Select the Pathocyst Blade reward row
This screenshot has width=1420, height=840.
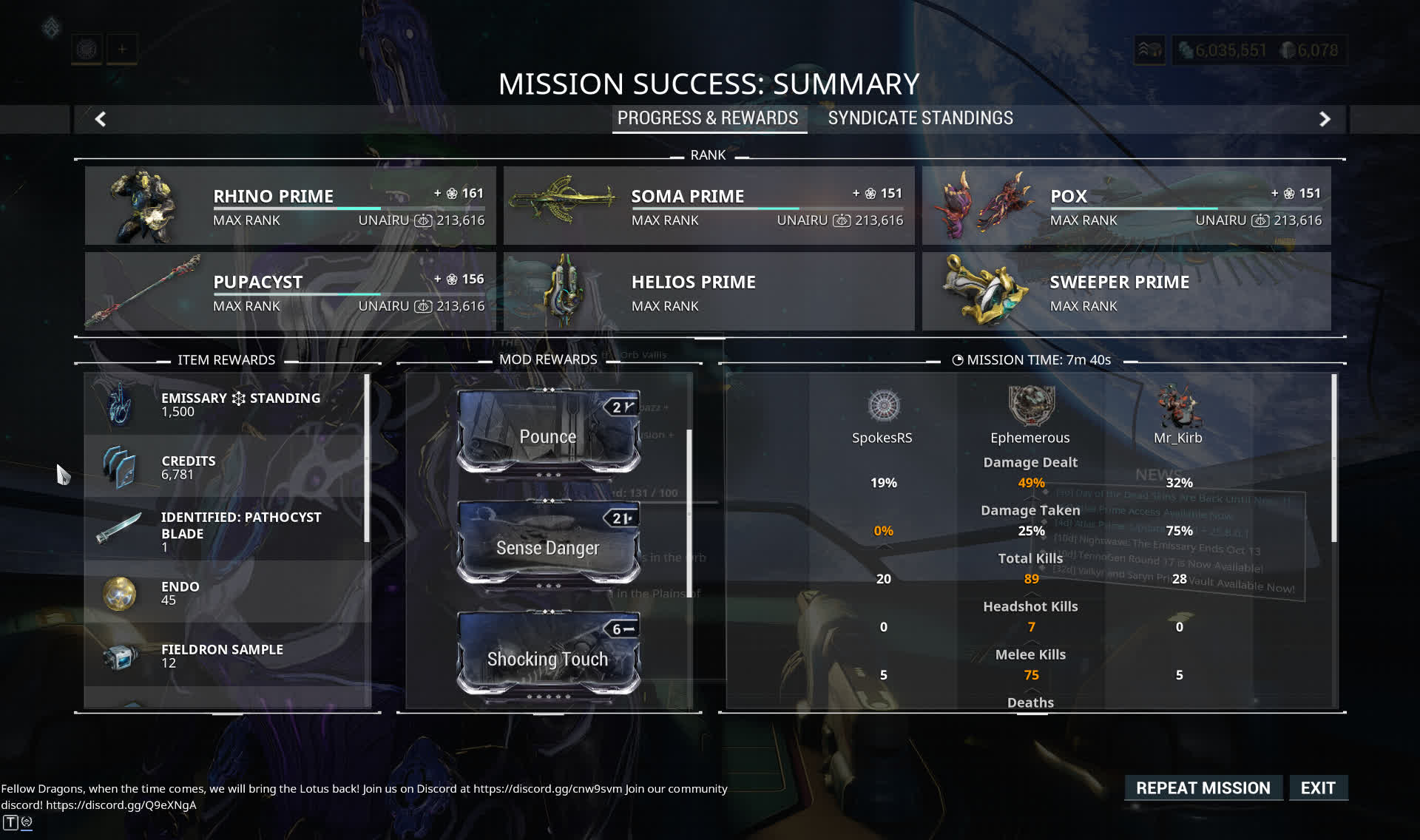click(226, 531)
